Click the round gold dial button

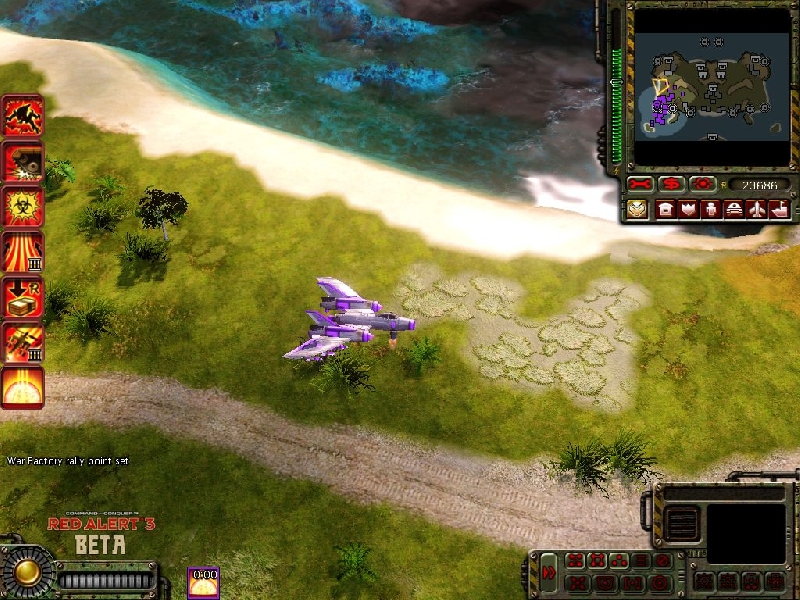click(27, 571)
